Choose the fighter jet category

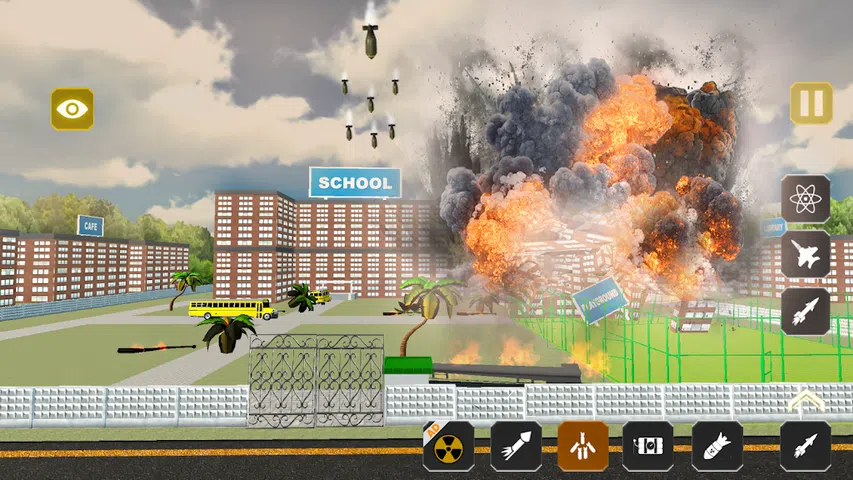pyautogui.click(x=805, y=254)
